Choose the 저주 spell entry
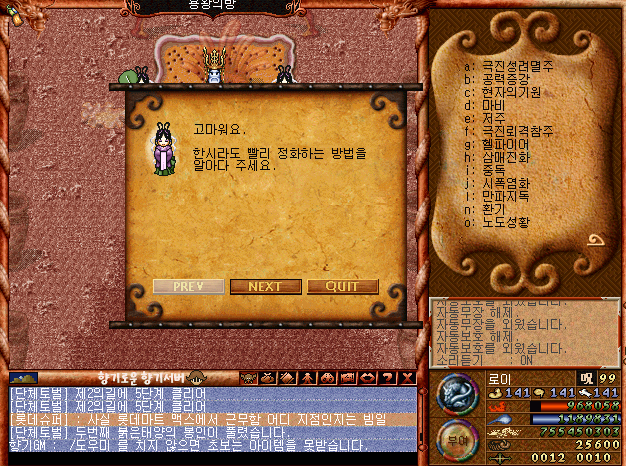 point(494,118)
